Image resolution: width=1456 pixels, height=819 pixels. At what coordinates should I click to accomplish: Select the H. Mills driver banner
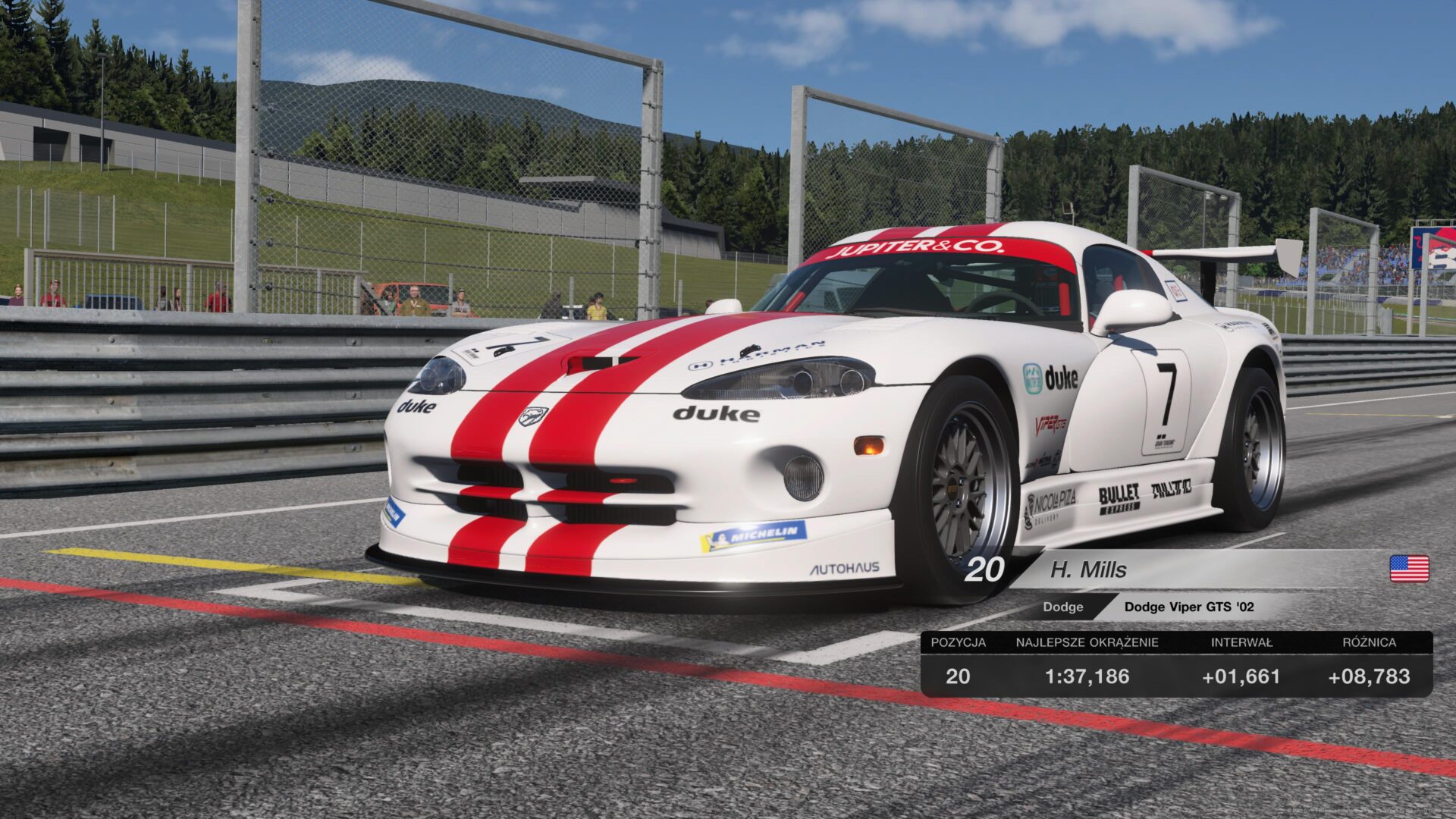tap(1088, 570)
